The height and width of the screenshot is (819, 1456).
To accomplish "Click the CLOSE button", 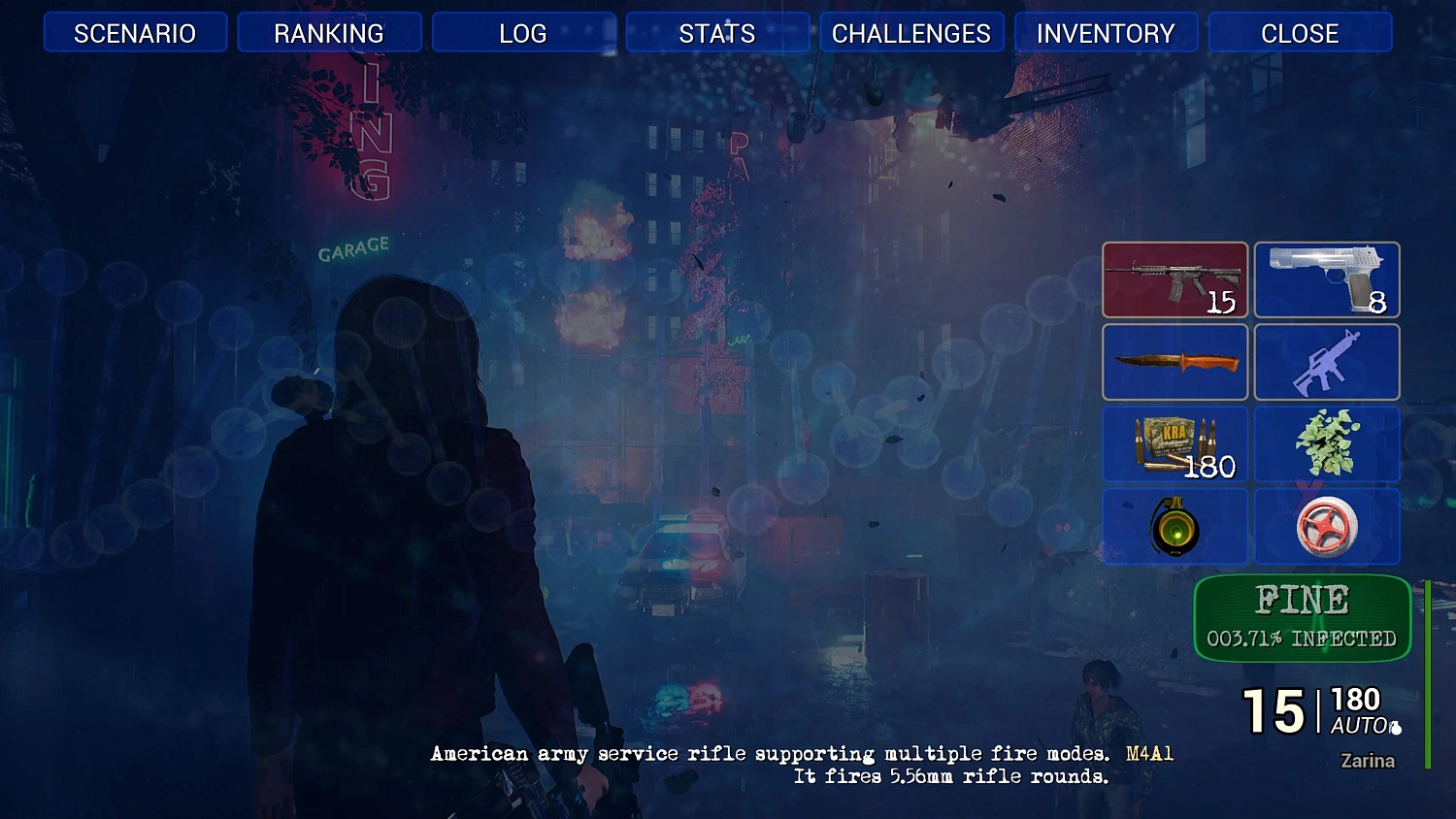I will tap(1300, 32).
